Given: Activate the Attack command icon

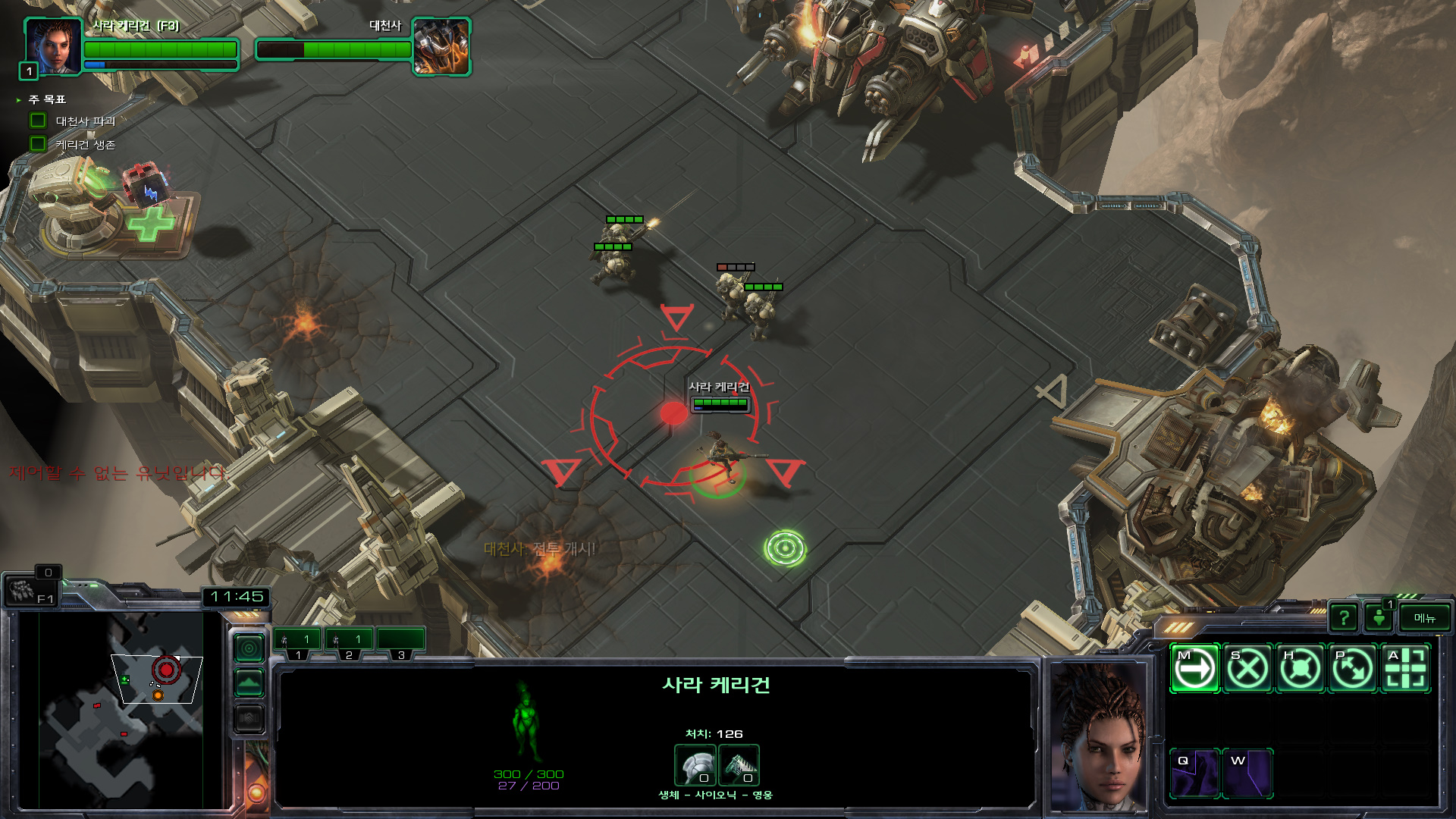Looking at the screenshot, I should (x=1405, y=669).
